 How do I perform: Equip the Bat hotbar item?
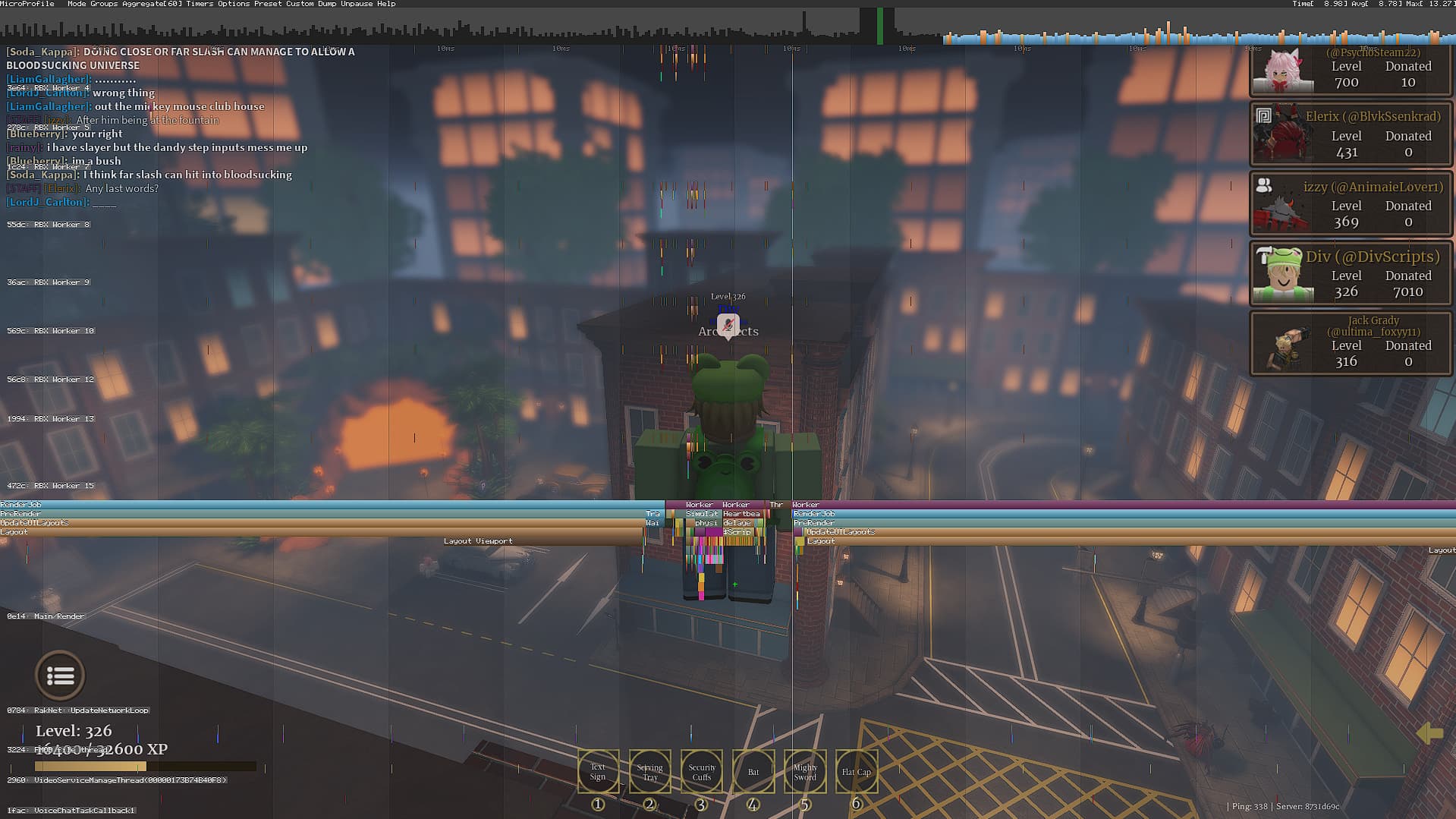tap(753, 771)
